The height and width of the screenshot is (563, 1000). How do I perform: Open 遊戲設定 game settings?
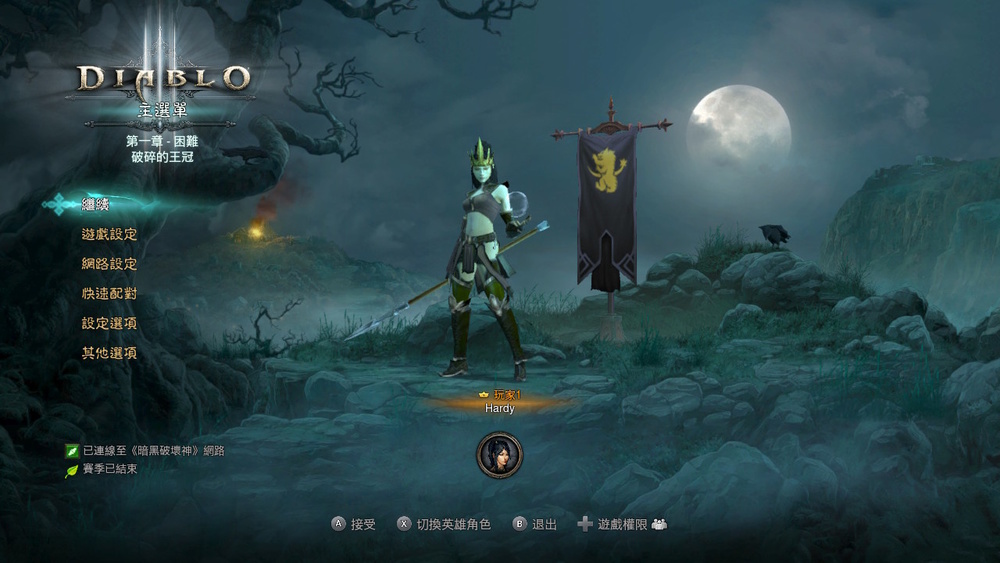109,234
